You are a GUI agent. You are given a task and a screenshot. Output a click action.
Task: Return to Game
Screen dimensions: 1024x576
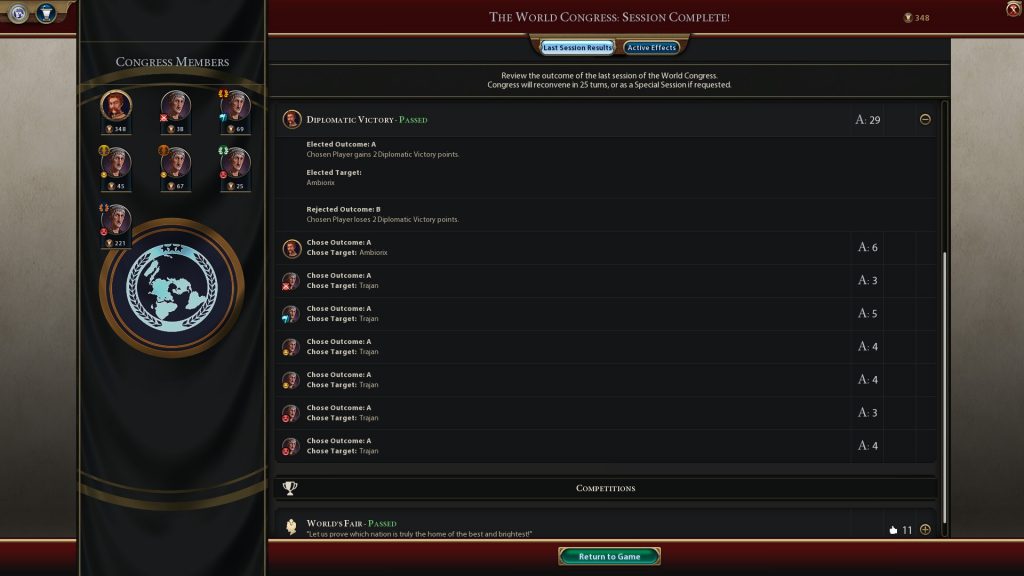(x=609, y=556)
